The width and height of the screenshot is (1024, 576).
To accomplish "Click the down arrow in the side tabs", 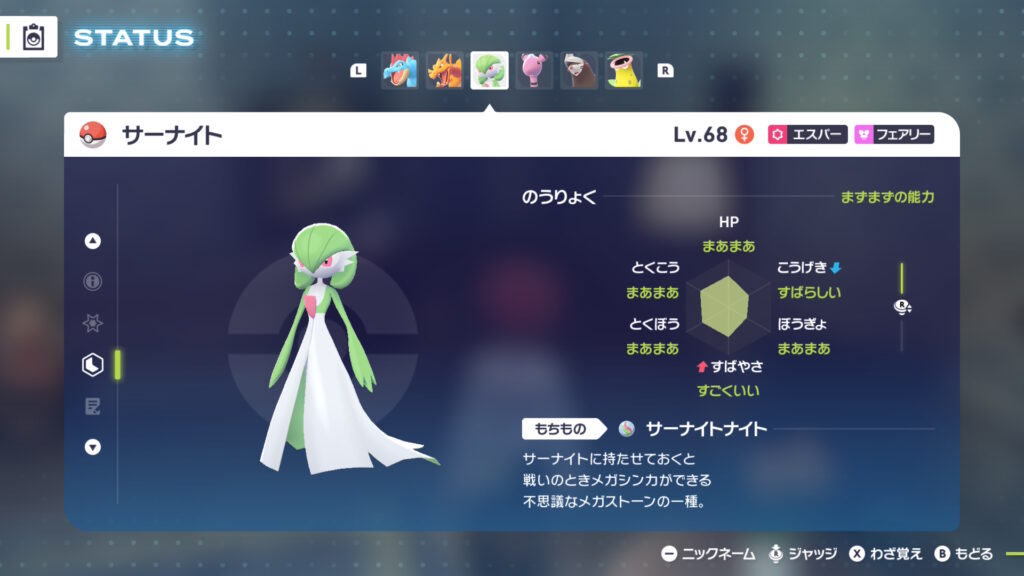I will point(93,447).
